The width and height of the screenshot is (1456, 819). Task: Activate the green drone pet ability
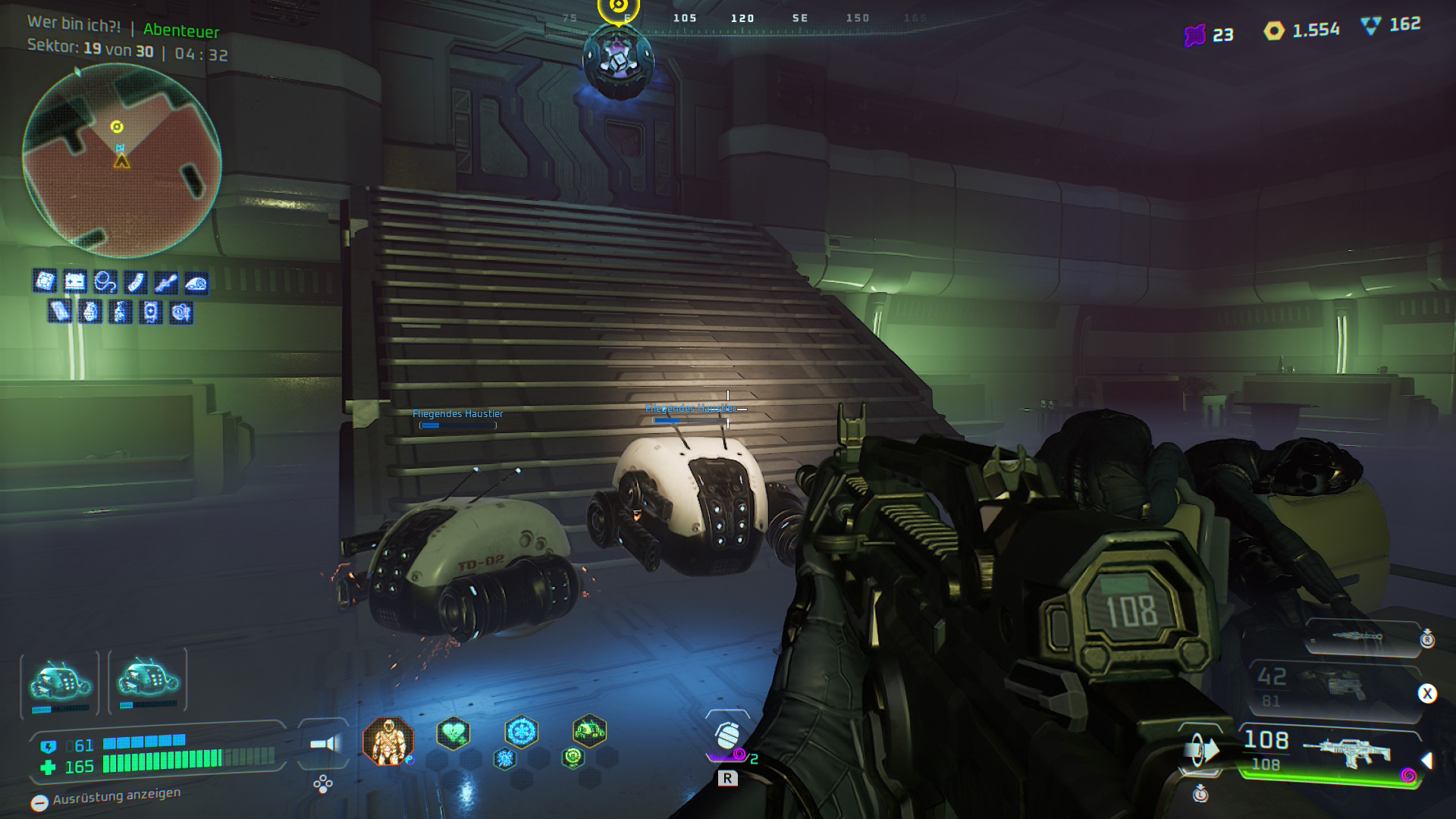pyautogui.click(x=589, y=732)
